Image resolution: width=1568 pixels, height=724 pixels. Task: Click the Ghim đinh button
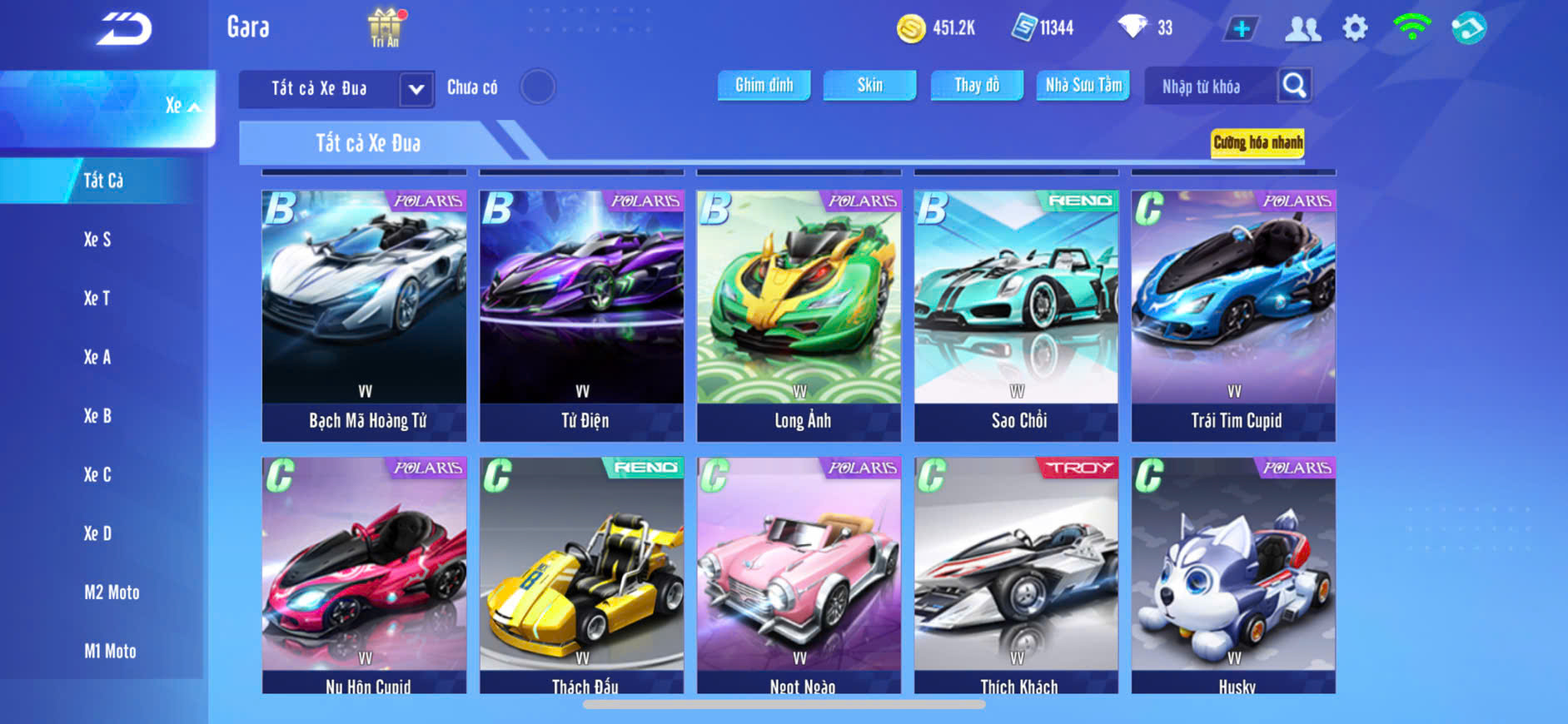[764, 85]
